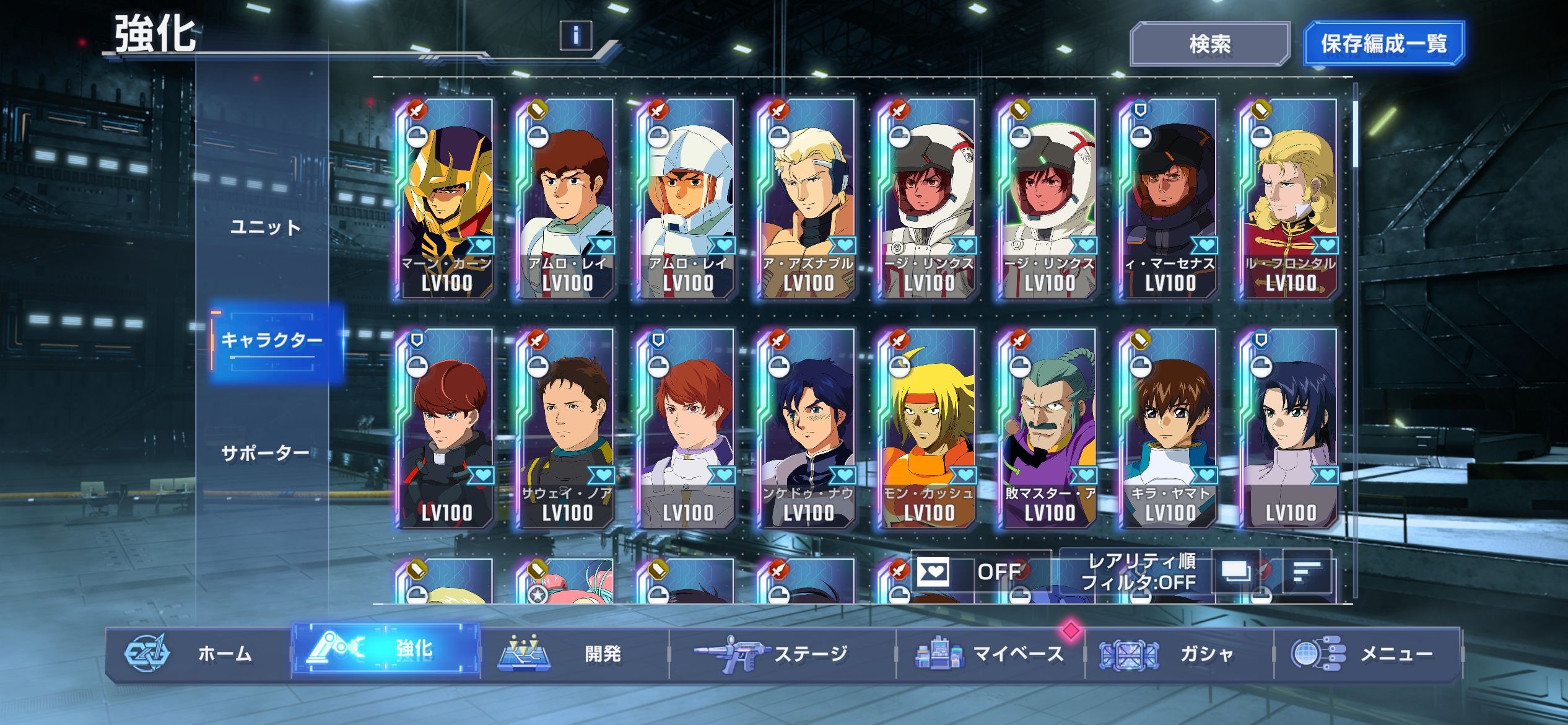Screen dimensions: 1568x725
Task: Select the キラ・ヤマト character card
Action: [x=1168, y=429]
